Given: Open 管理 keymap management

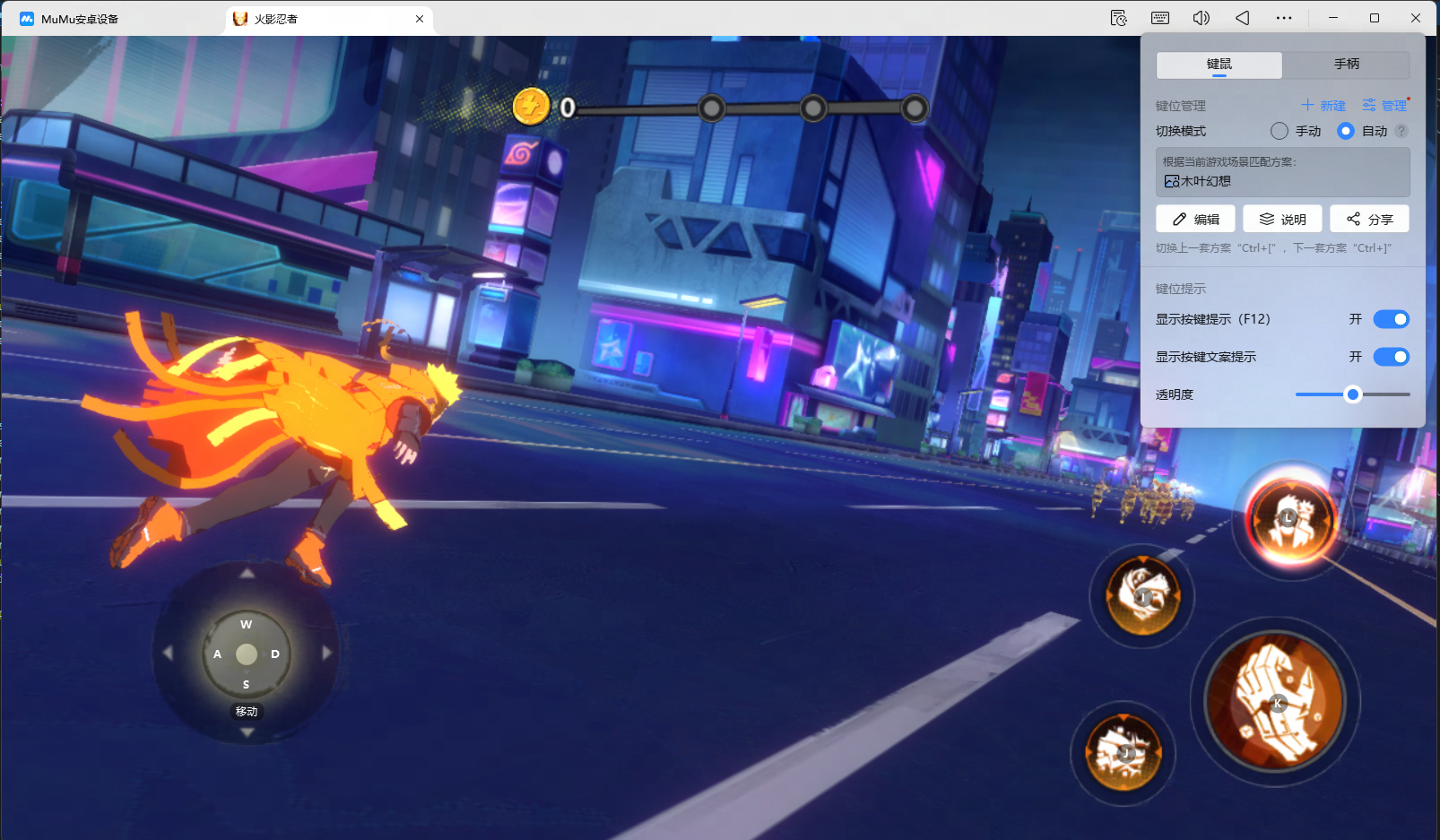Looking at the screenshot, I should point(1384,106).
